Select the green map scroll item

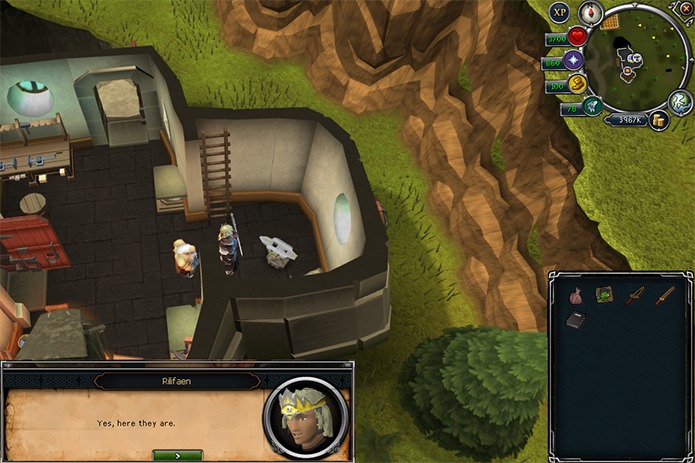tap(606, 295)
